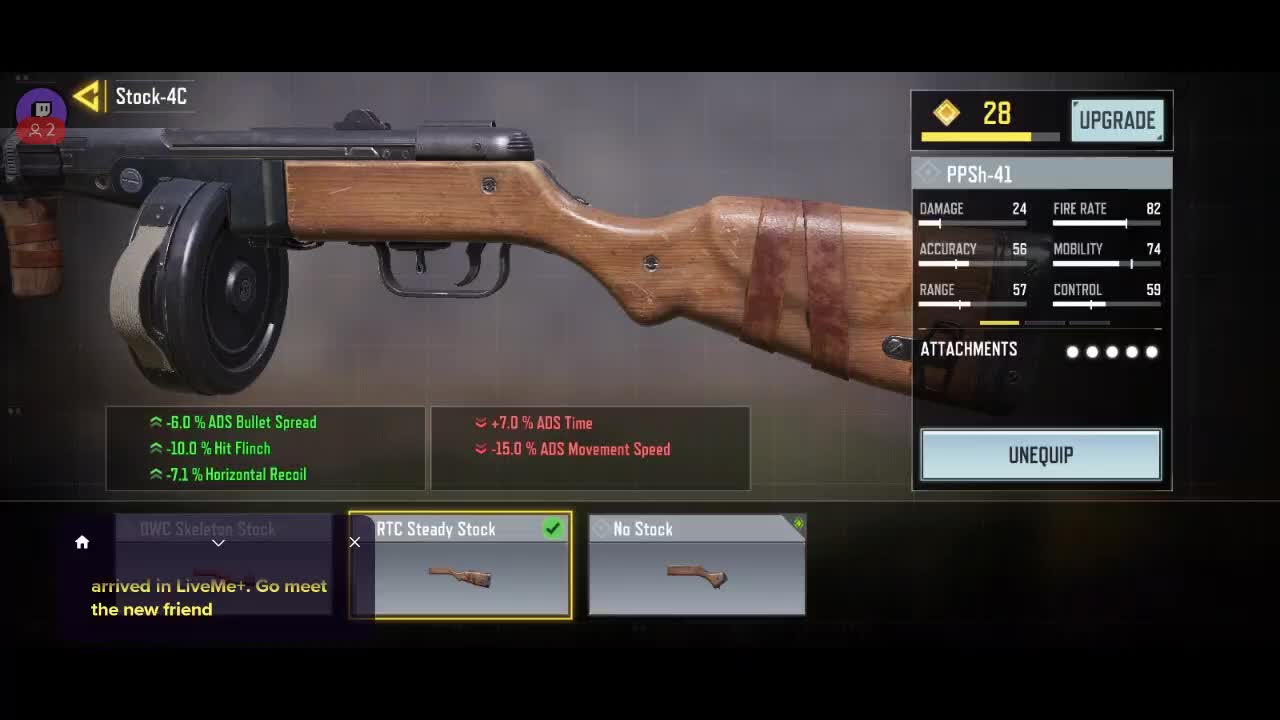Go back using the yellow arrow
Viewport: 1280px width, 720px height.
pos(87,96)
